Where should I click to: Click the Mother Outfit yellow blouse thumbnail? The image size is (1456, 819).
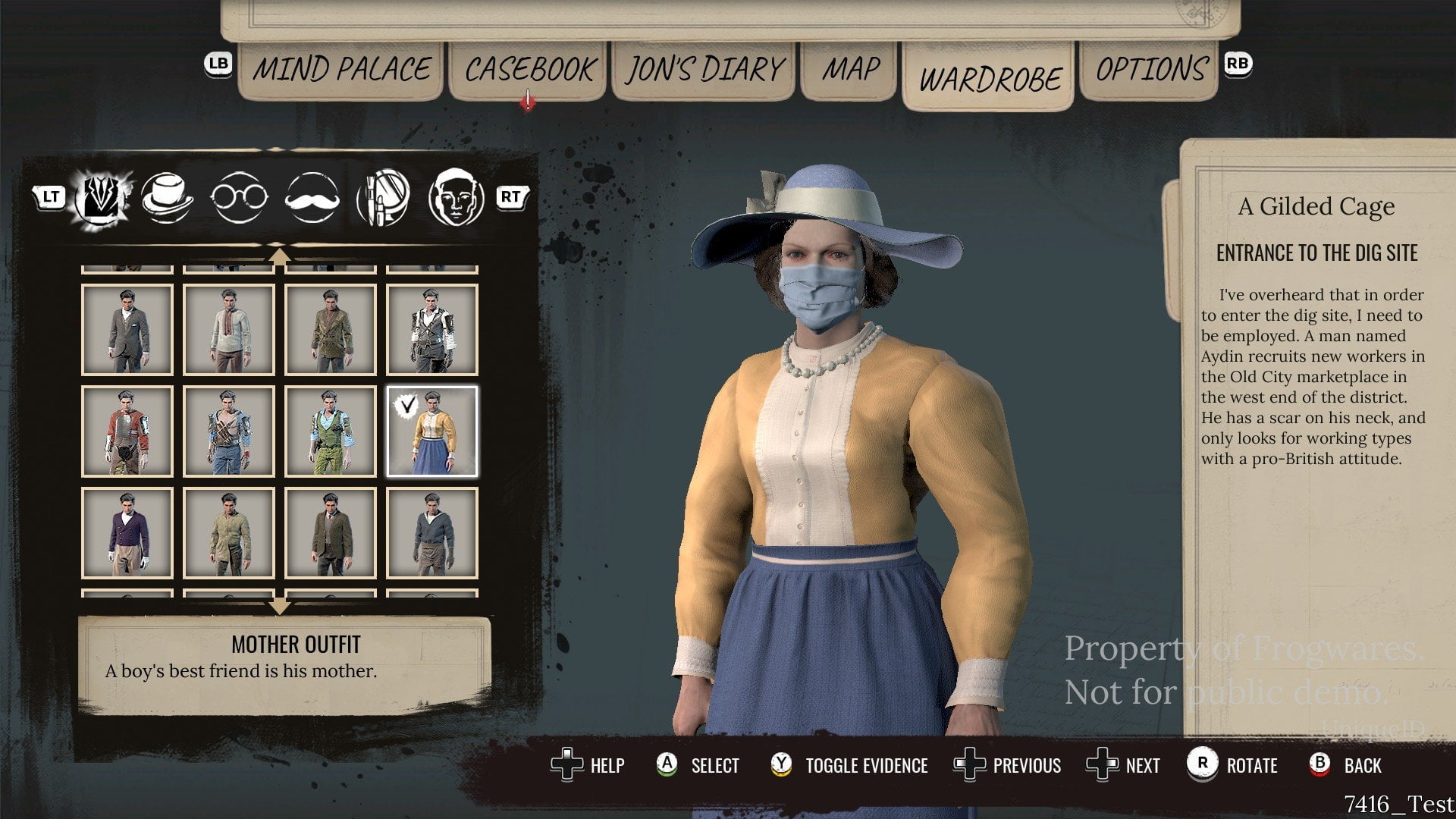(432, 431)
